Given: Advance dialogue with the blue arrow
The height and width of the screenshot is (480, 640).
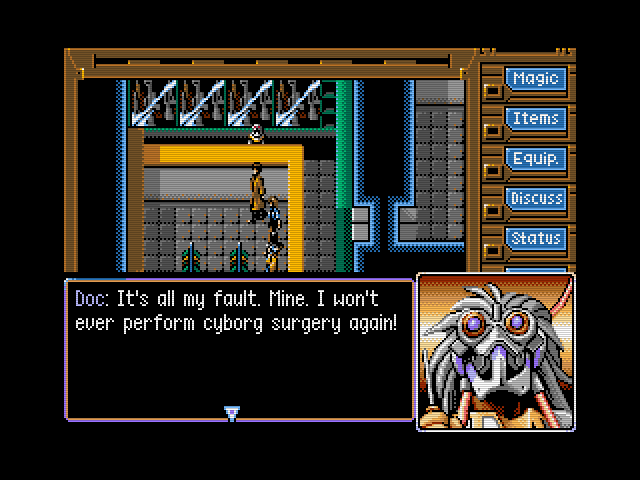Looking at the screenshot, I should 232,413.
